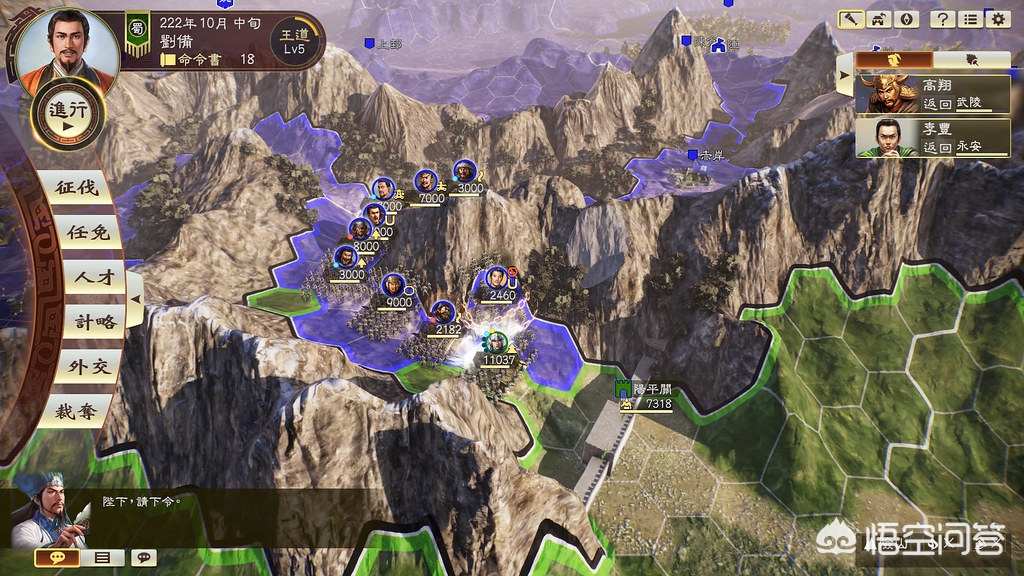Open the 任免 appointments menu

80,233
